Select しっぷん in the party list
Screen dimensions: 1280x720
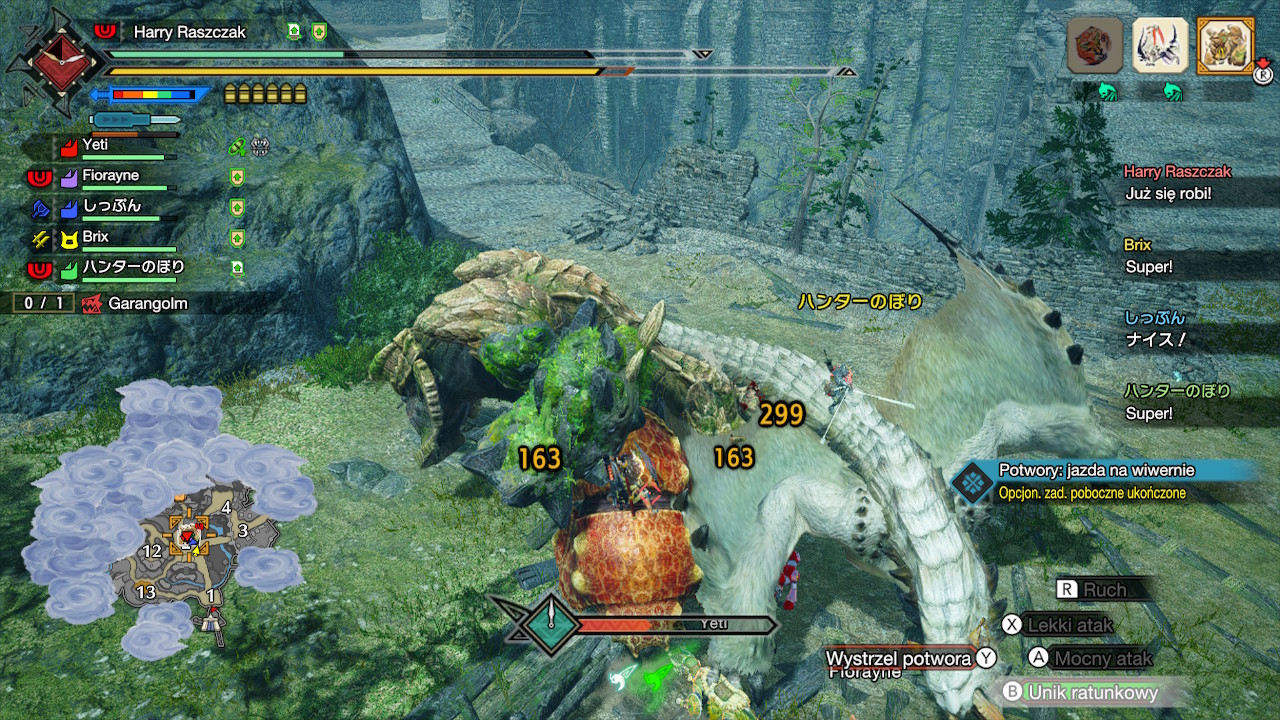110,208
